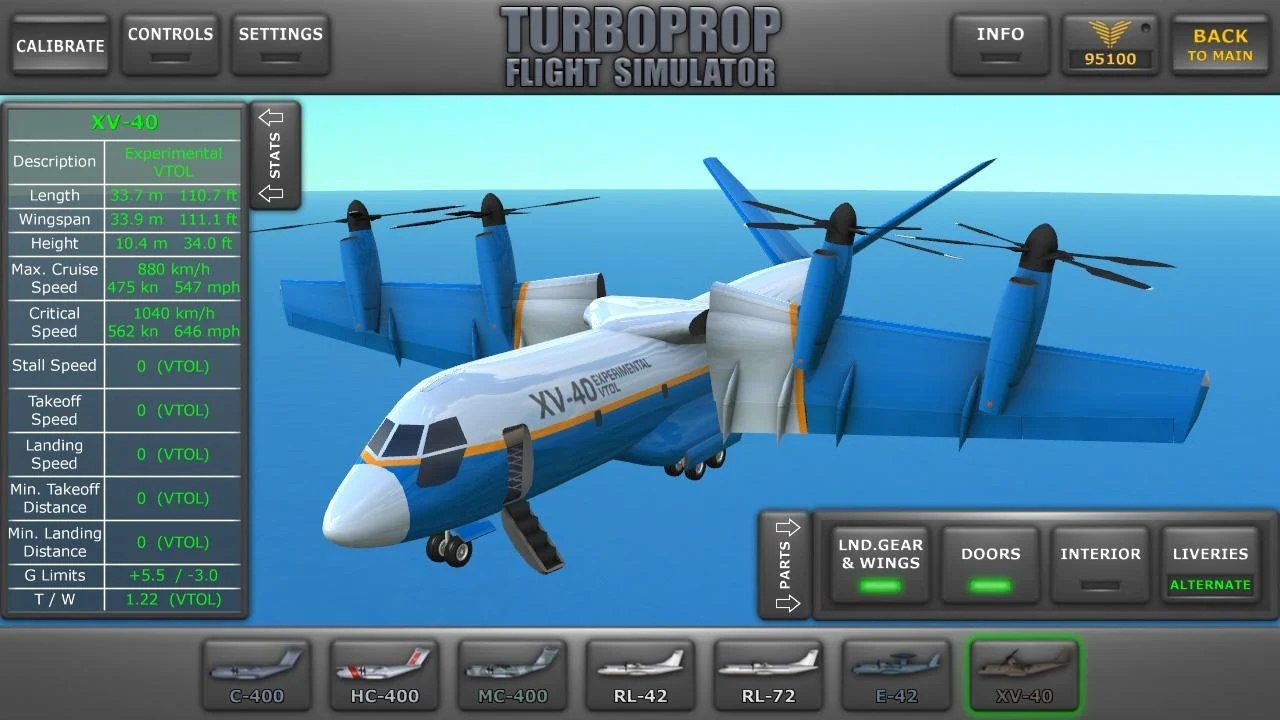Start CALIBRATE from the top bar
The height and width of the screenshot is (720, 1280).
(59, 44)
